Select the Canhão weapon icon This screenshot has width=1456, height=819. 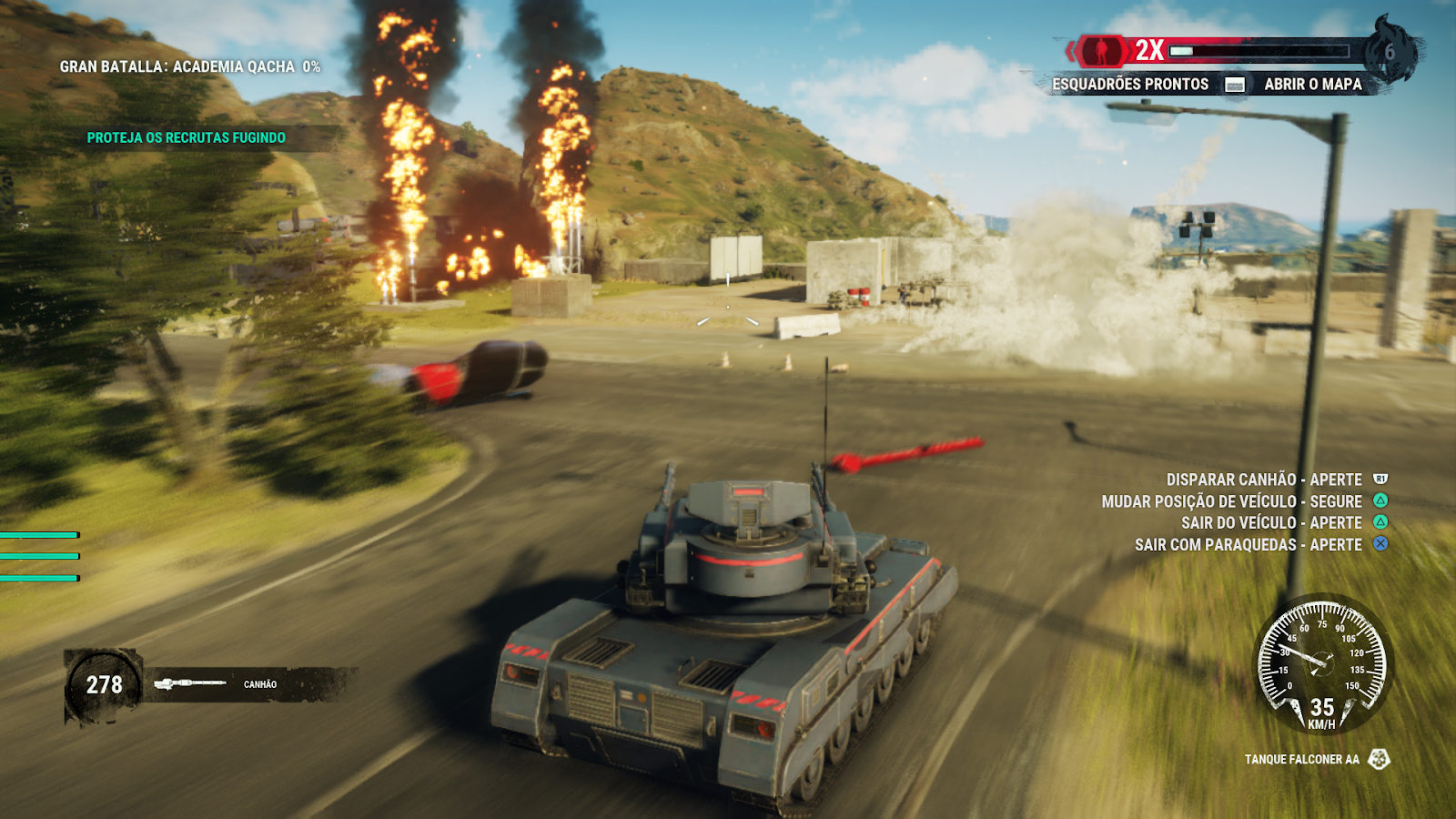(189, 683)
